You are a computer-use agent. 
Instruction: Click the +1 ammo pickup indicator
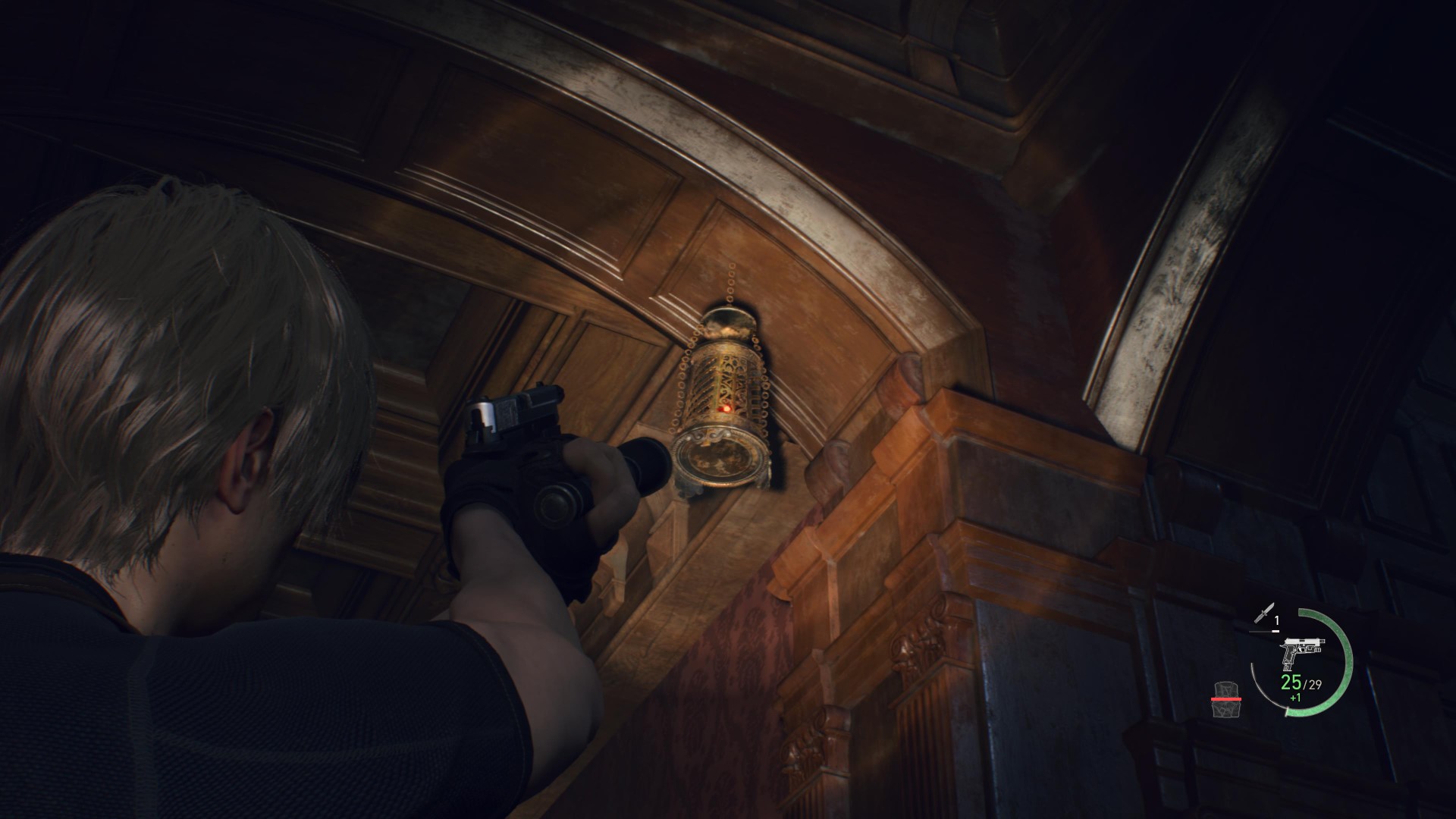(1295, 698)
